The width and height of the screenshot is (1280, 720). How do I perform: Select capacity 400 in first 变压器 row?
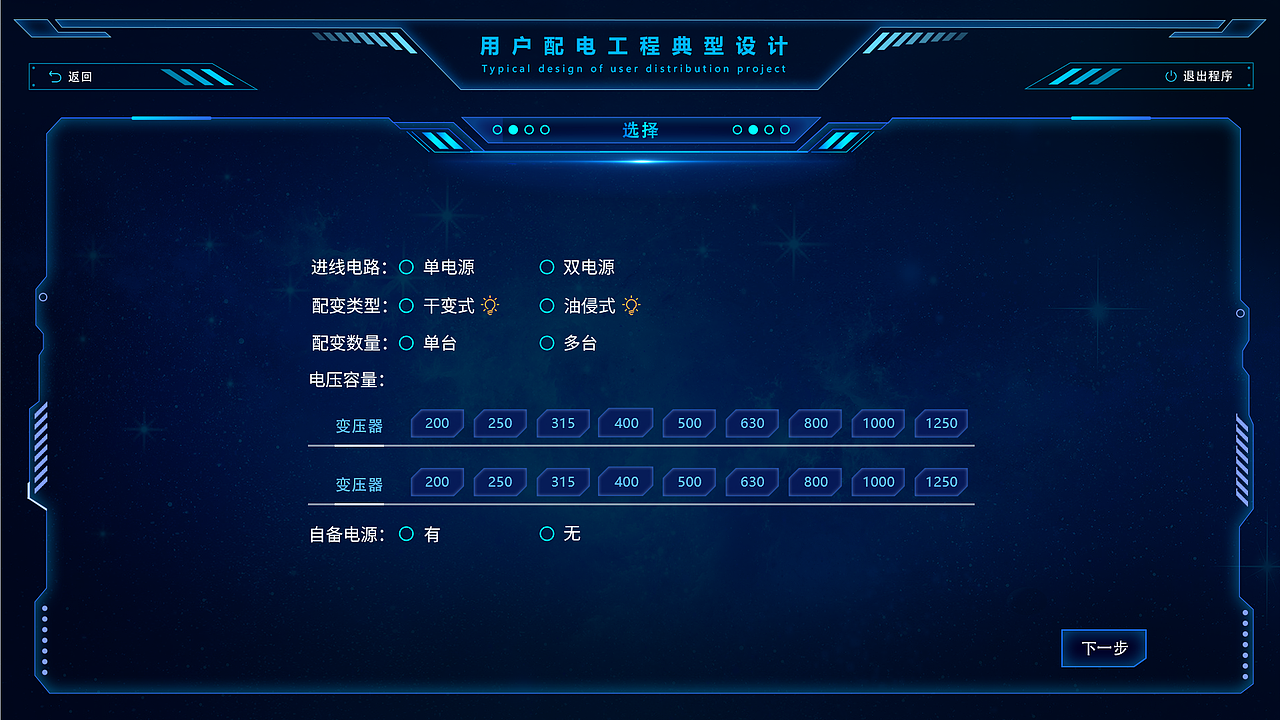point(625,423)
